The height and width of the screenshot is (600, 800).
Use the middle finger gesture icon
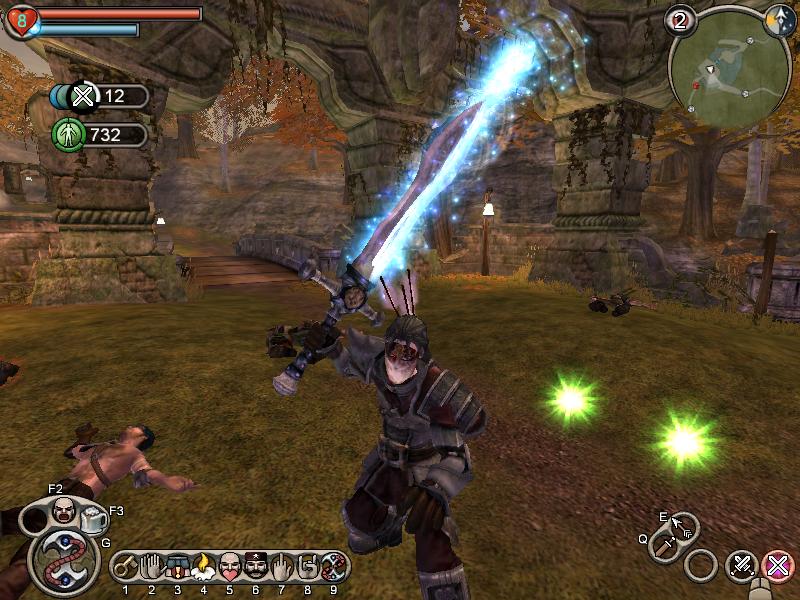tap(282, 567)
